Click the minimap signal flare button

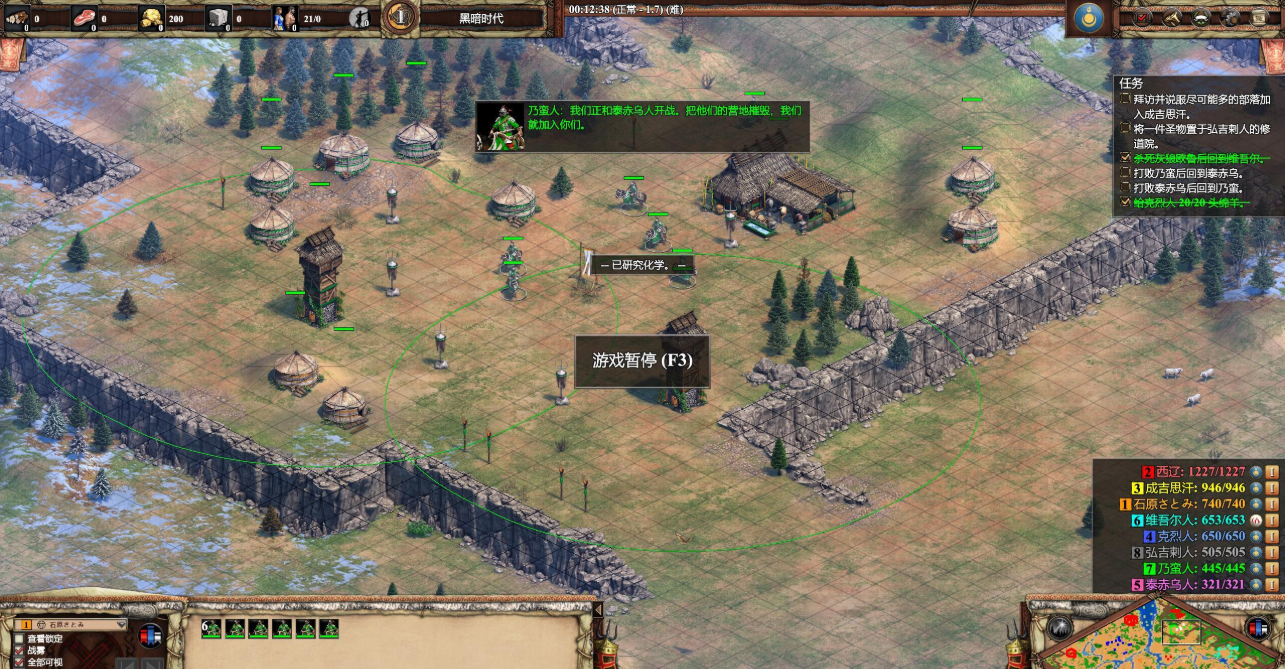click(1059, 627)
